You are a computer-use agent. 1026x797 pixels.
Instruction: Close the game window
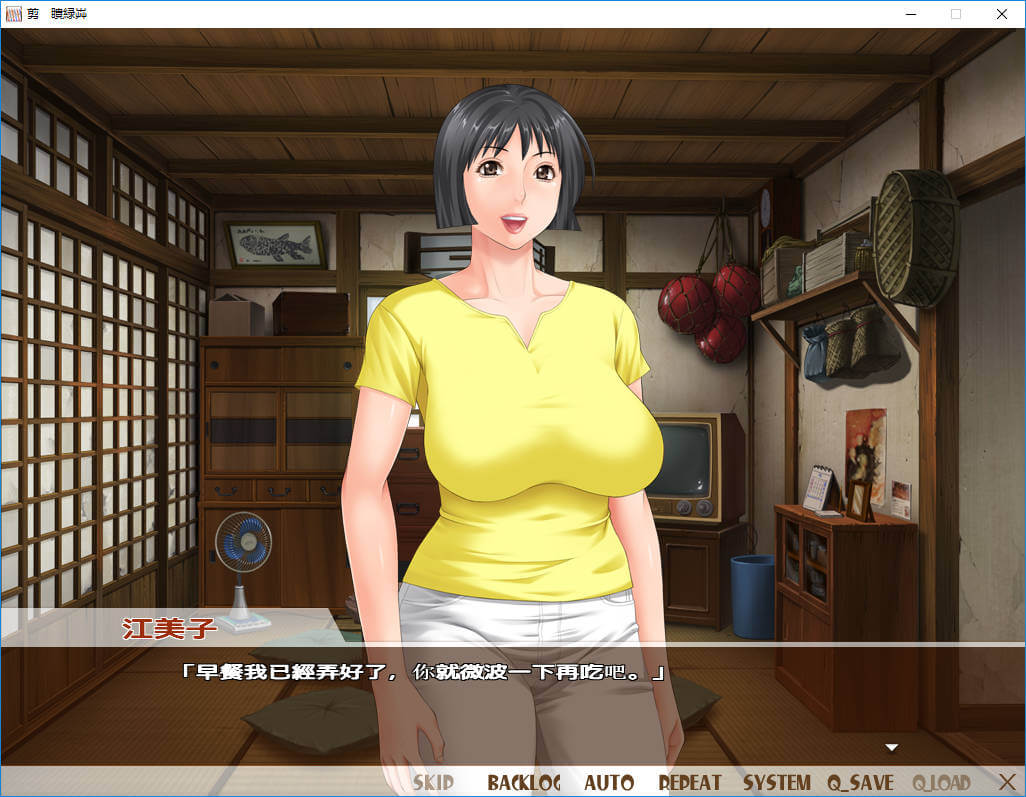(x=1002, y=14)
